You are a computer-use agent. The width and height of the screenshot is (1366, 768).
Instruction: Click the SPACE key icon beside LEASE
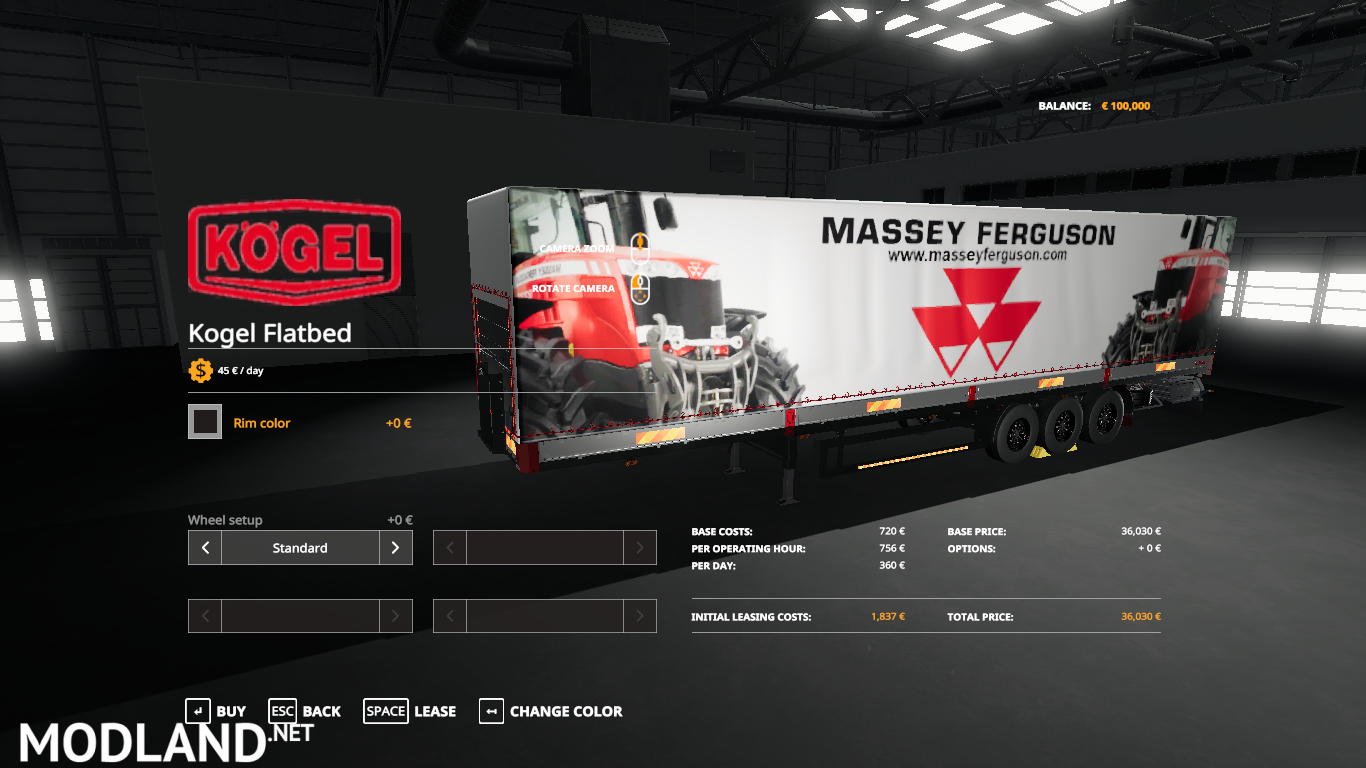pos(386,711)
